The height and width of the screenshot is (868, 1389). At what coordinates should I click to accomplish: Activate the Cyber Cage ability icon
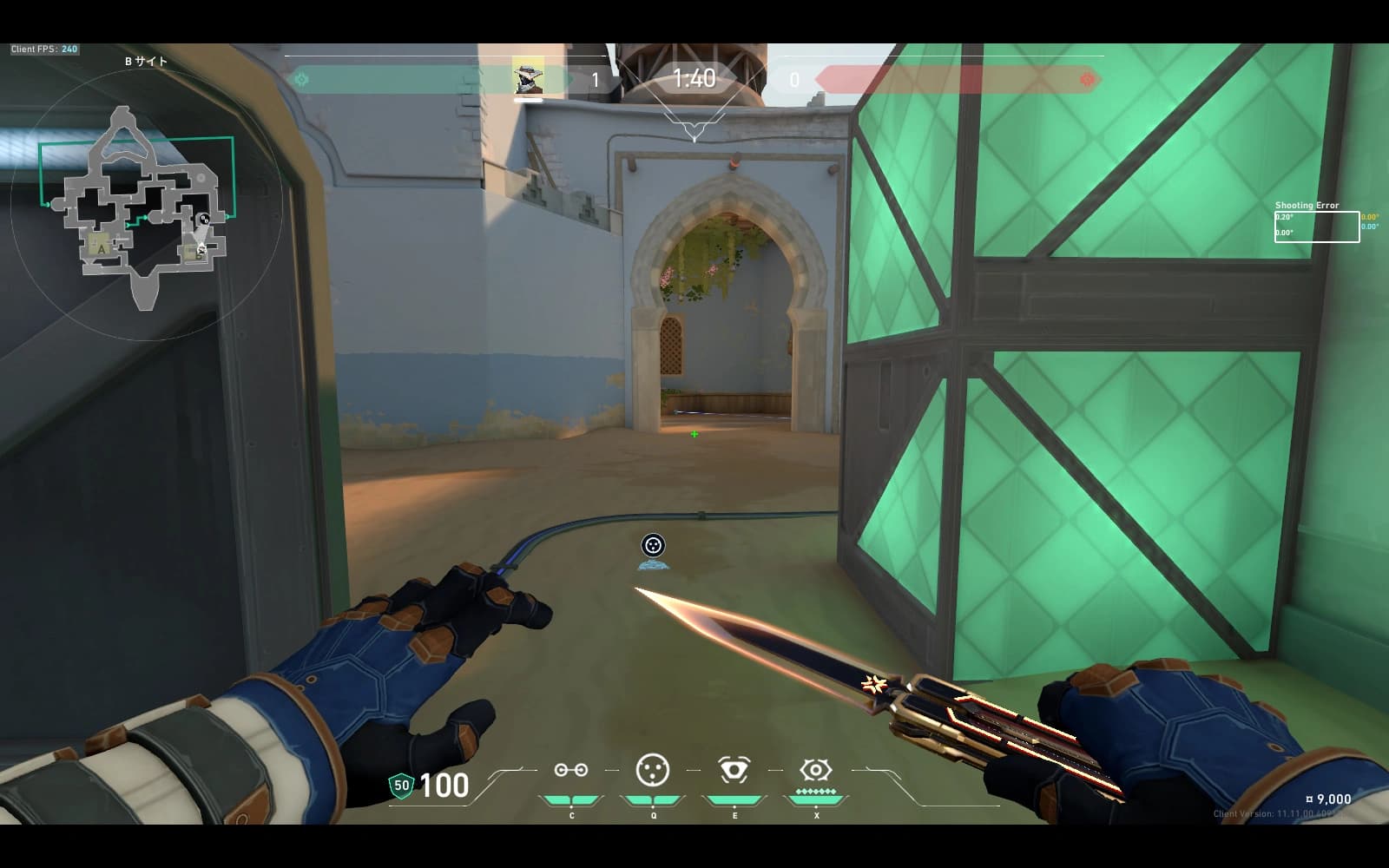click(x=653, y=770)
